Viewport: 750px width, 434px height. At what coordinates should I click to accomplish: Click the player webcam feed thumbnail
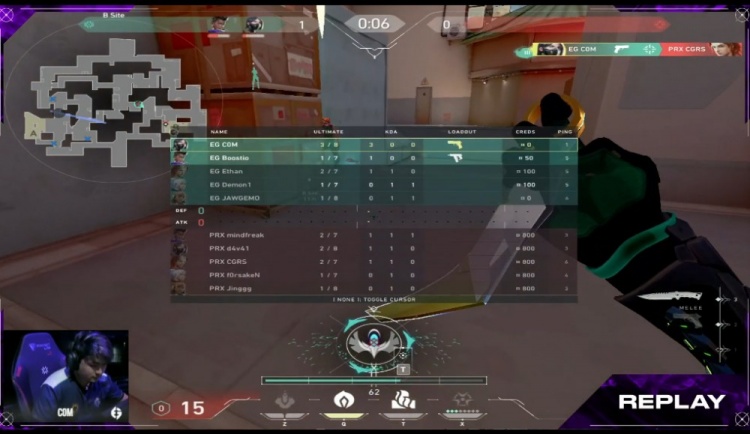click(x=64, y=376)
